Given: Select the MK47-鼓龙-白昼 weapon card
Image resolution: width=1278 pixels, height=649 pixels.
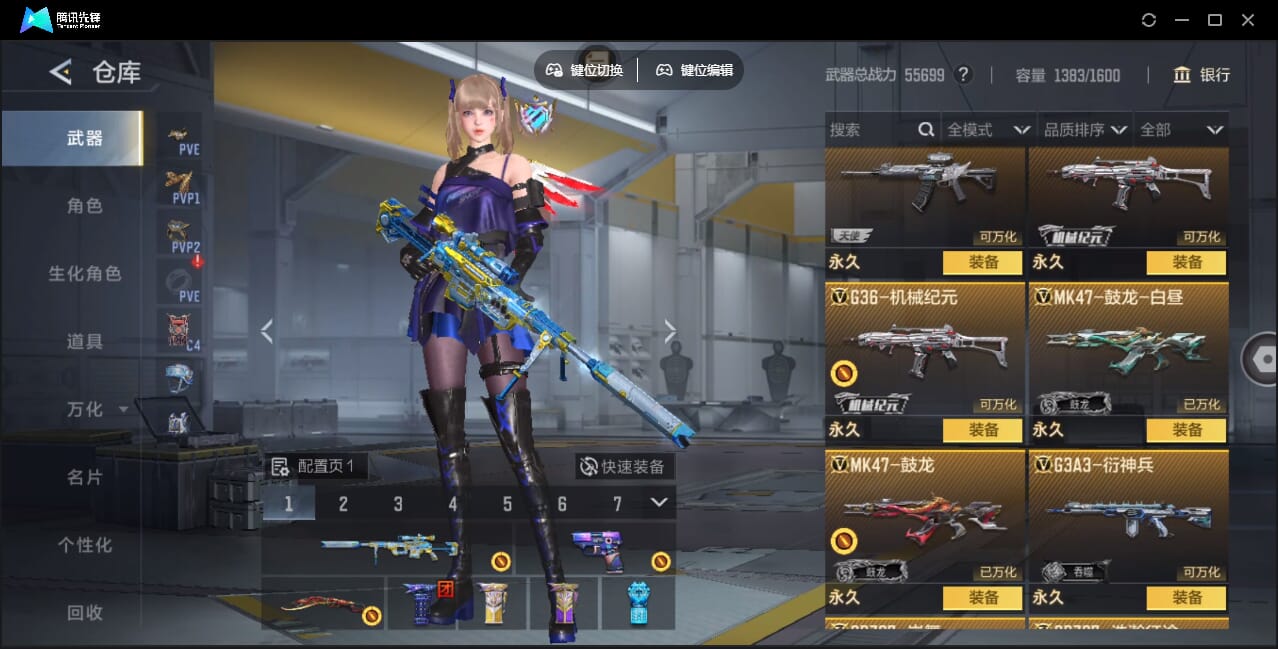Looking at the screenshot, I should coord(1128,350).
